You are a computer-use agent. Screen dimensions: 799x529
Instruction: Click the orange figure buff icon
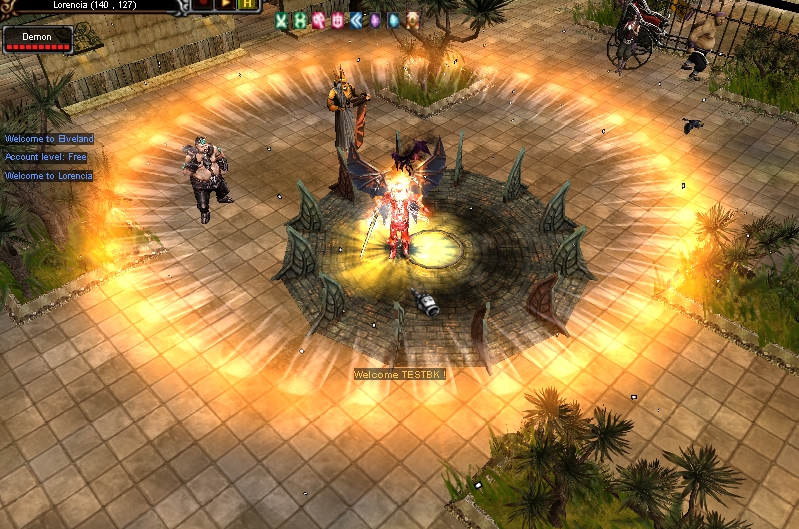412,20
